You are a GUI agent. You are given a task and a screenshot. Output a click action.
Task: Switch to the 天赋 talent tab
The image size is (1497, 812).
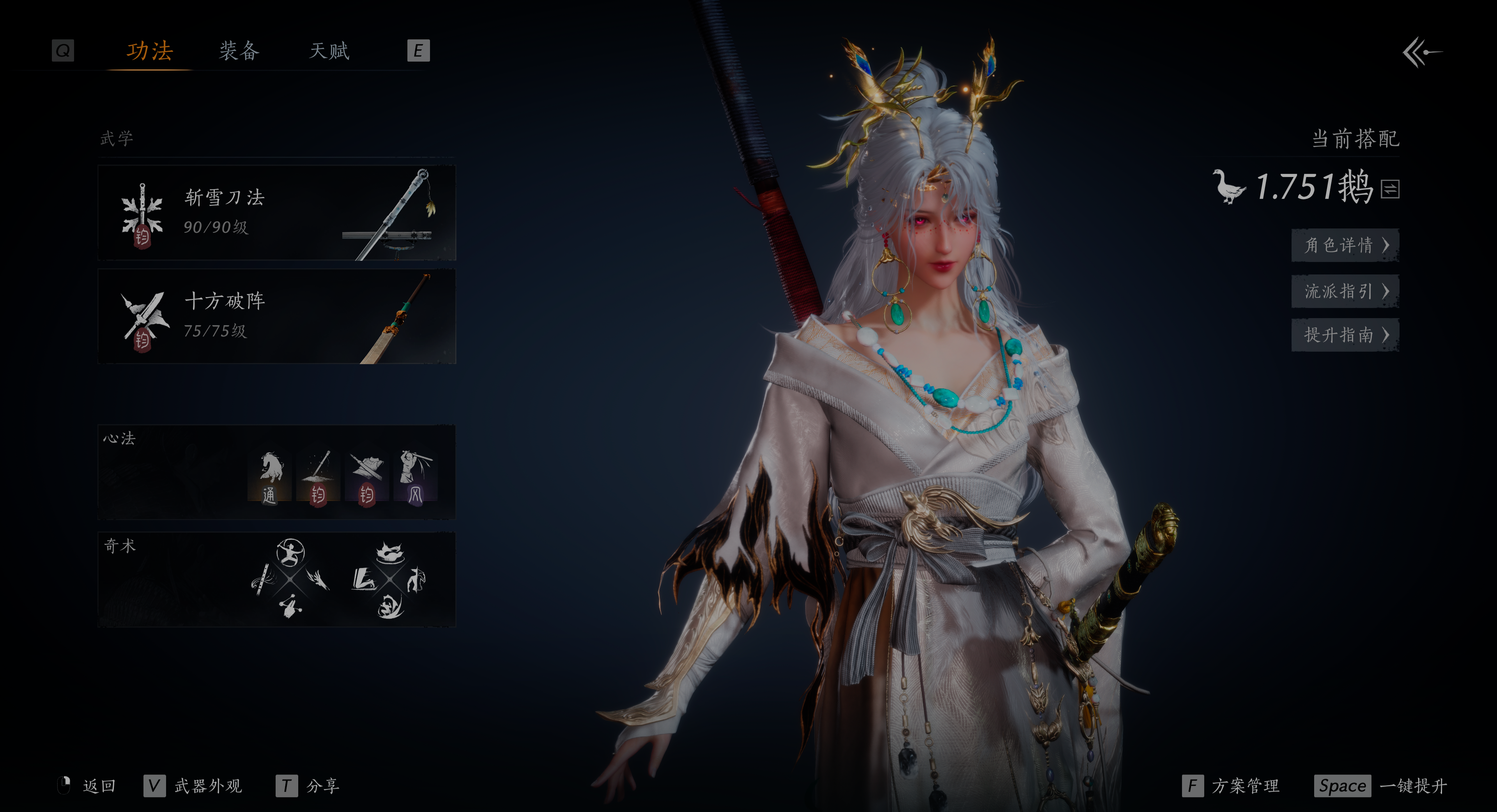point(329,51)
